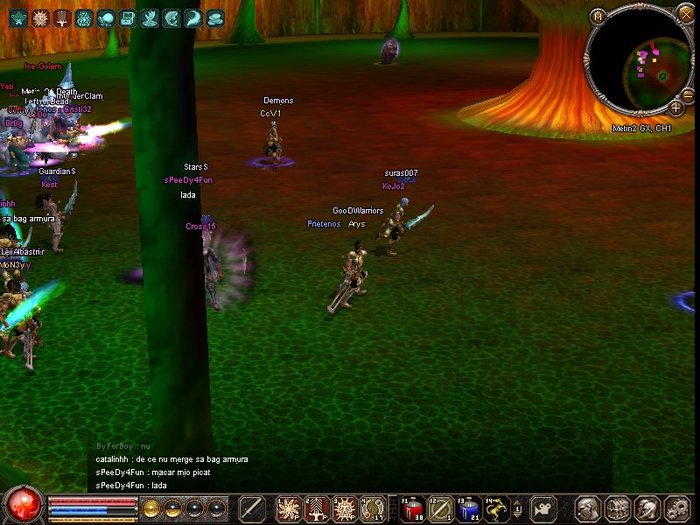The height and width of the screenshot is (525, 700).
Task: Click the red orb at the taskbar corner
Action: click(22, 504)
